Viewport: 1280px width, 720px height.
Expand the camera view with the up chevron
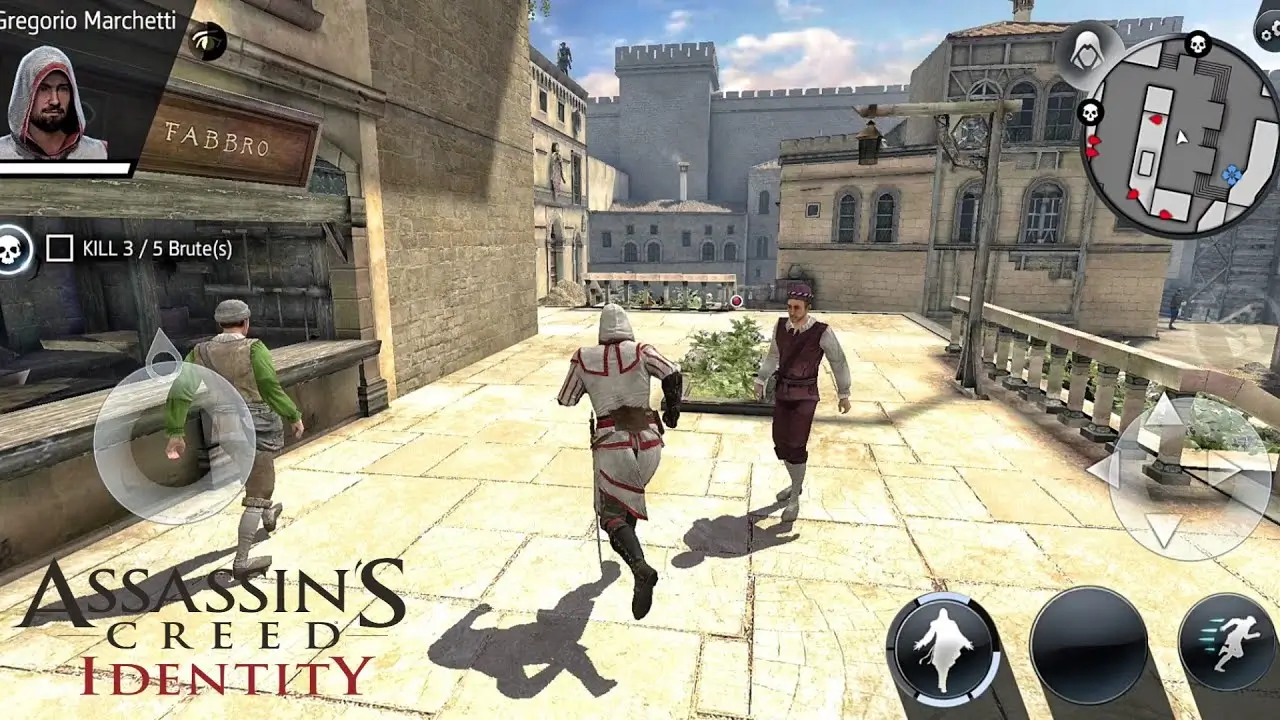[x=1163, y=413]
